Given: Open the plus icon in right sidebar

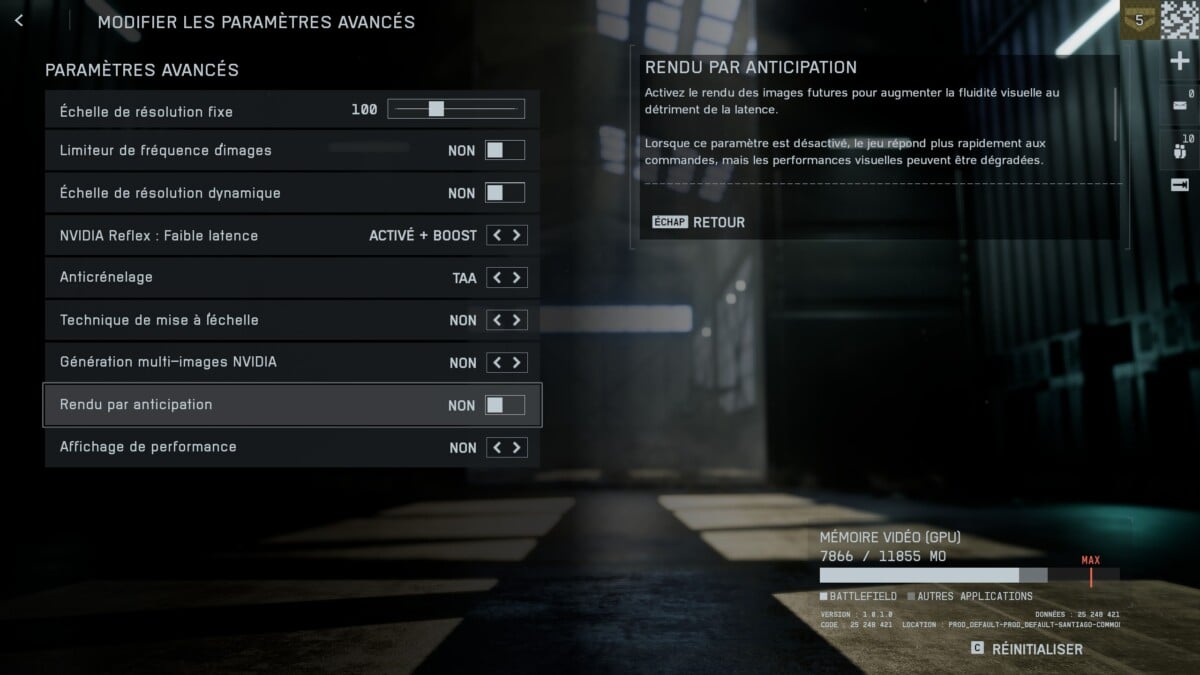Looking at the screenshot, I should pyautogui.click(x=1179, y=62).
